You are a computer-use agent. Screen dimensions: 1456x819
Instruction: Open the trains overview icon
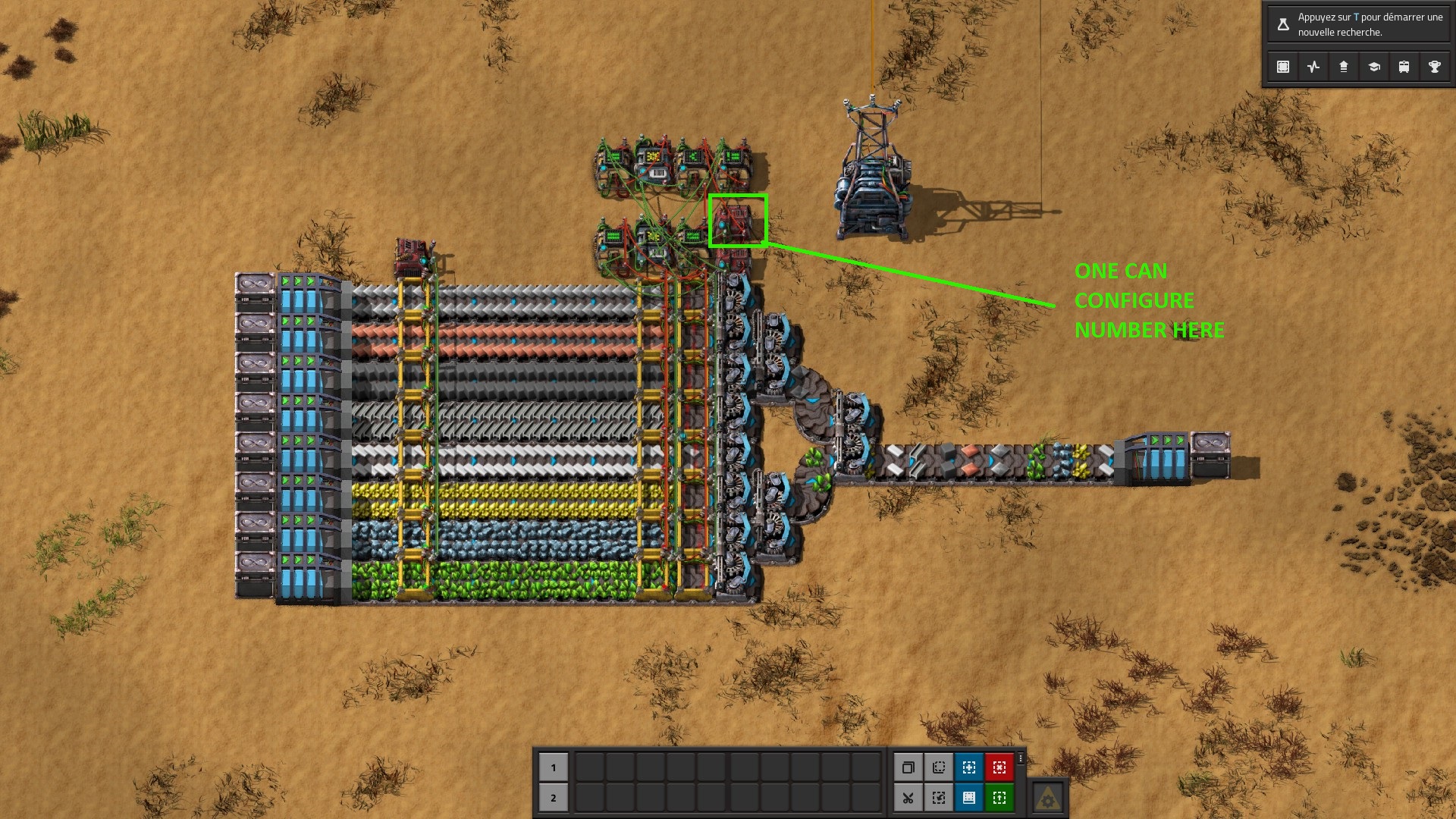click(1404, 67)
